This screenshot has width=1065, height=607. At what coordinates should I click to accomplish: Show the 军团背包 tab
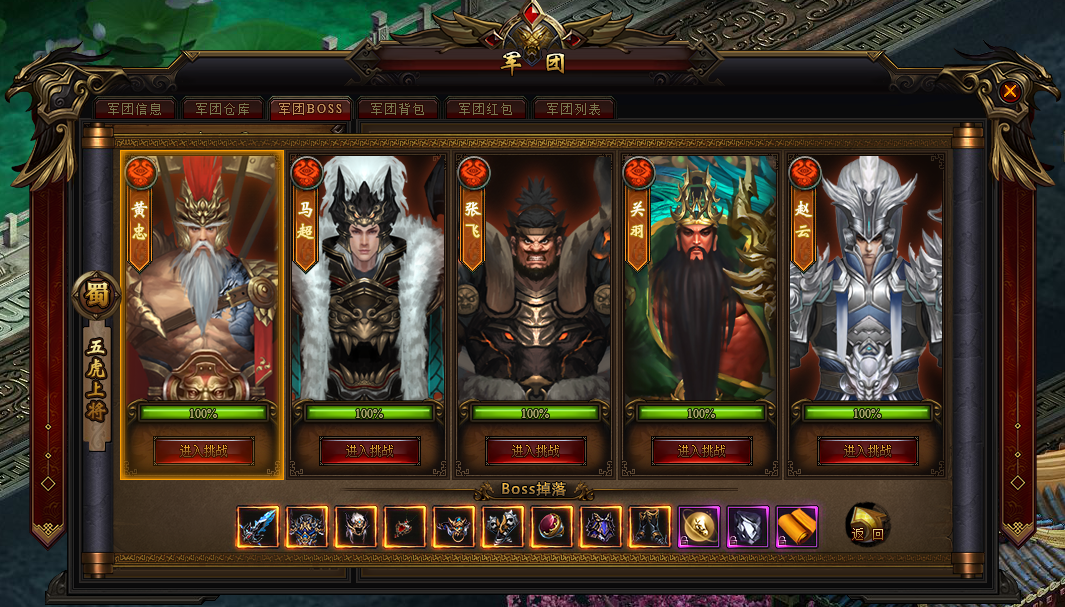click(398, 109)
